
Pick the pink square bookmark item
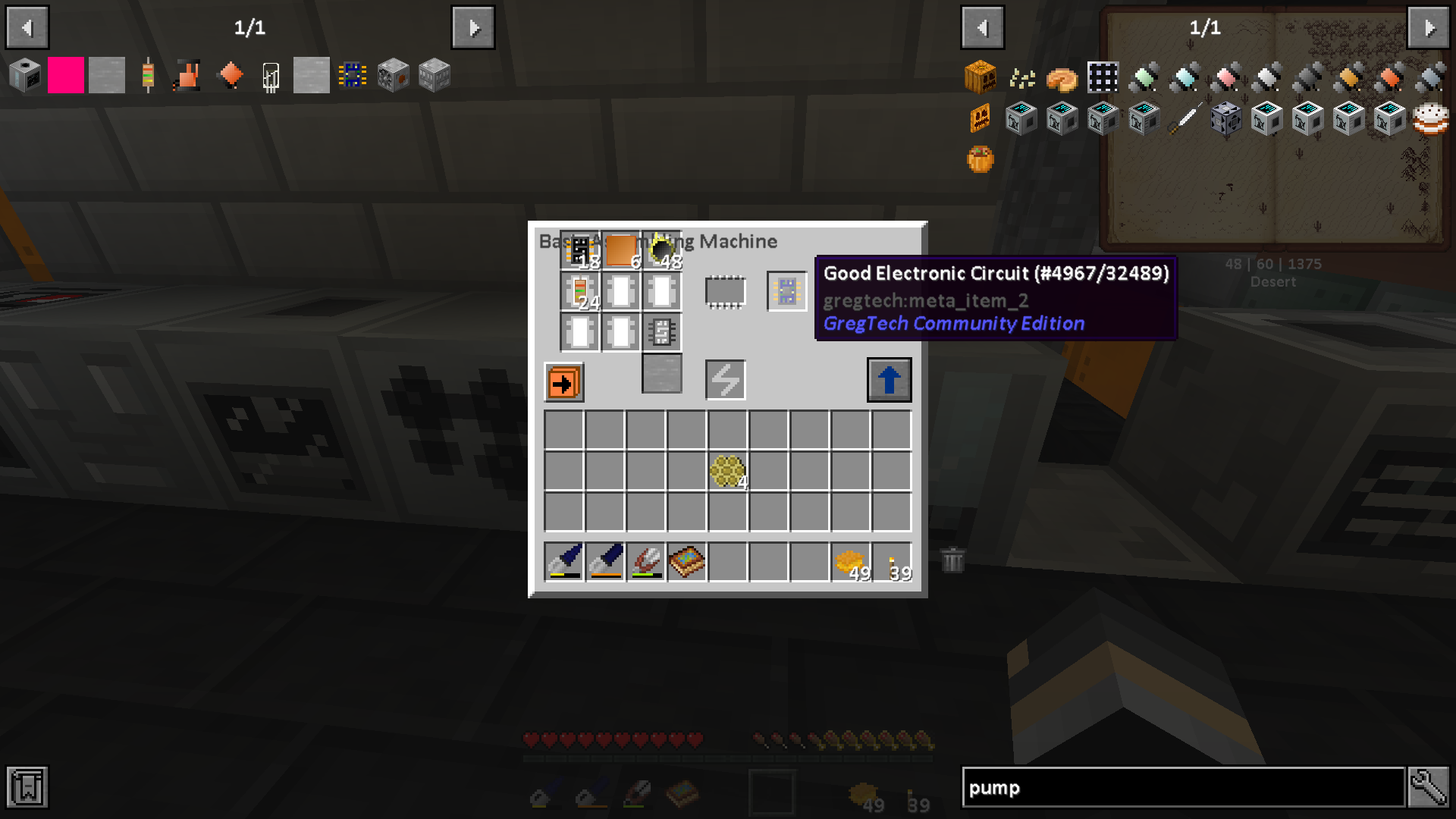pyautogui.click(x=66, y=76)
